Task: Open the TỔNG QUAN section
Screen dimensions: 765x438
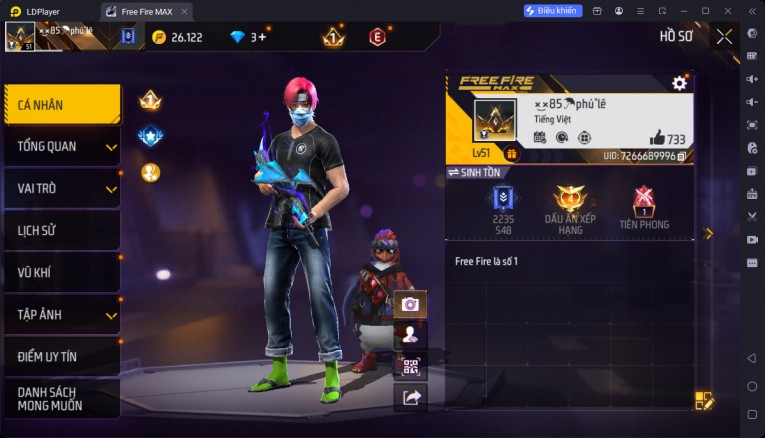Action: tap(62, 146)
